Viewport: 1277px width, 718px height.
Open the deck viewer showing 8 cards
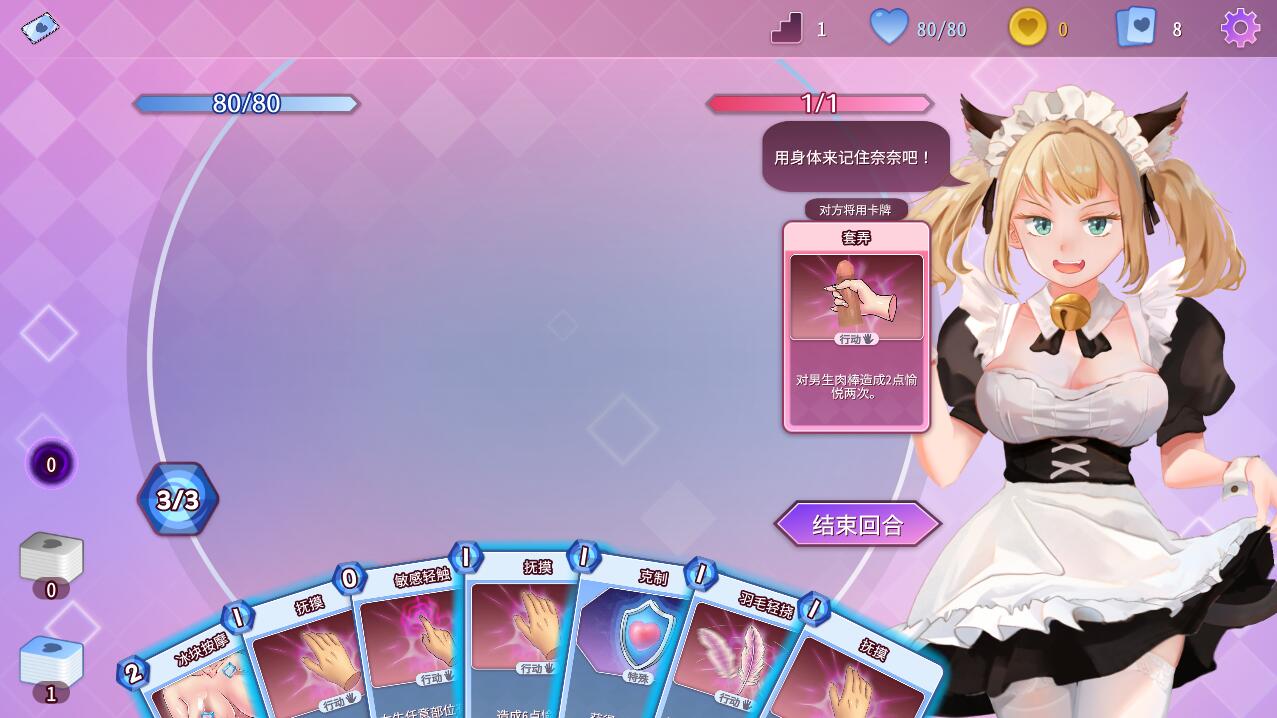click(1136, 28)
